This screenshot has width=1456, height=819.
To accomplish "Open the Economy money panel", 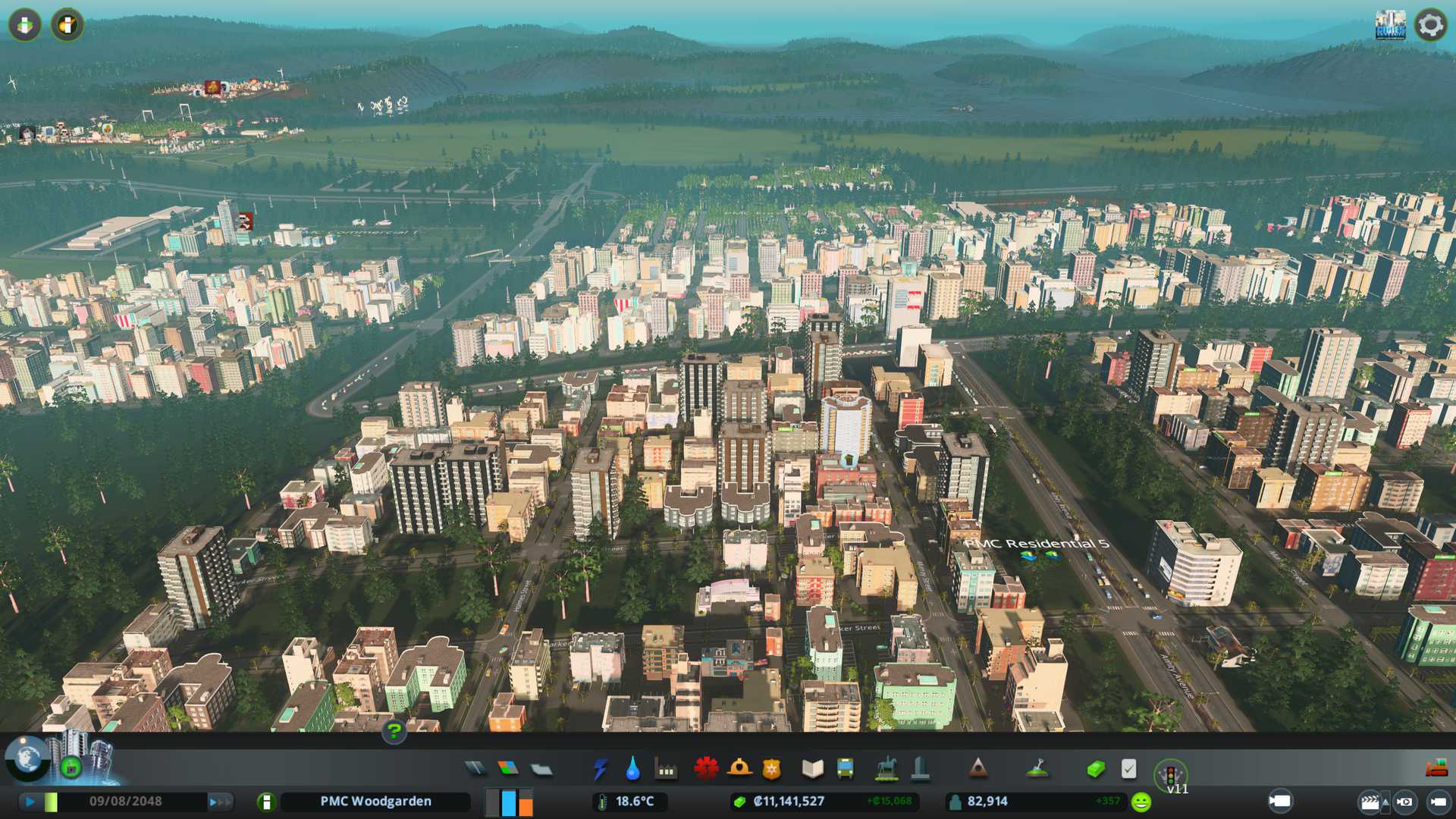I will point(1095,769).
